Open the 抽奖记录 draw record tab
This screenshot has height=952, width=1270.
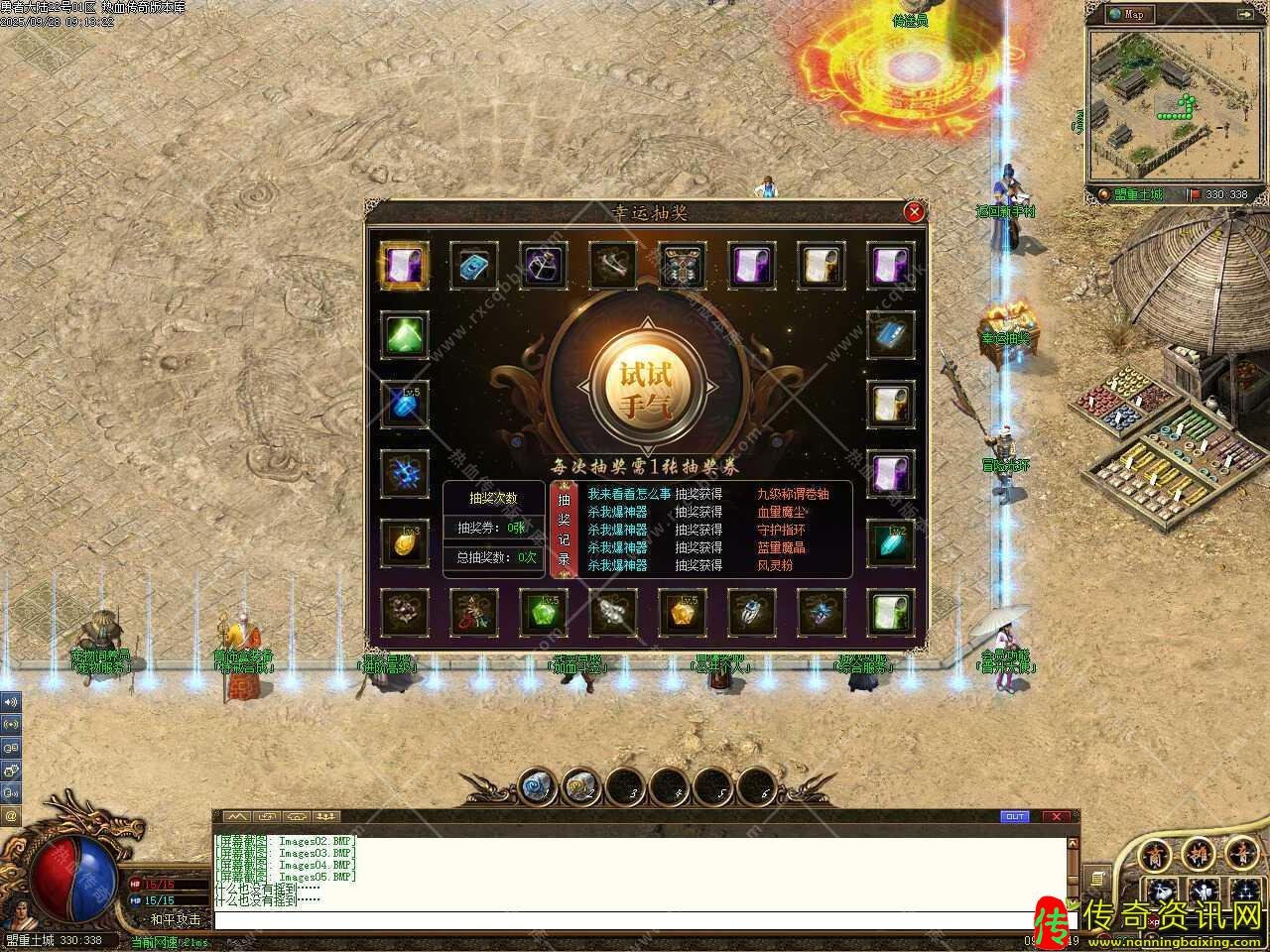564,530
